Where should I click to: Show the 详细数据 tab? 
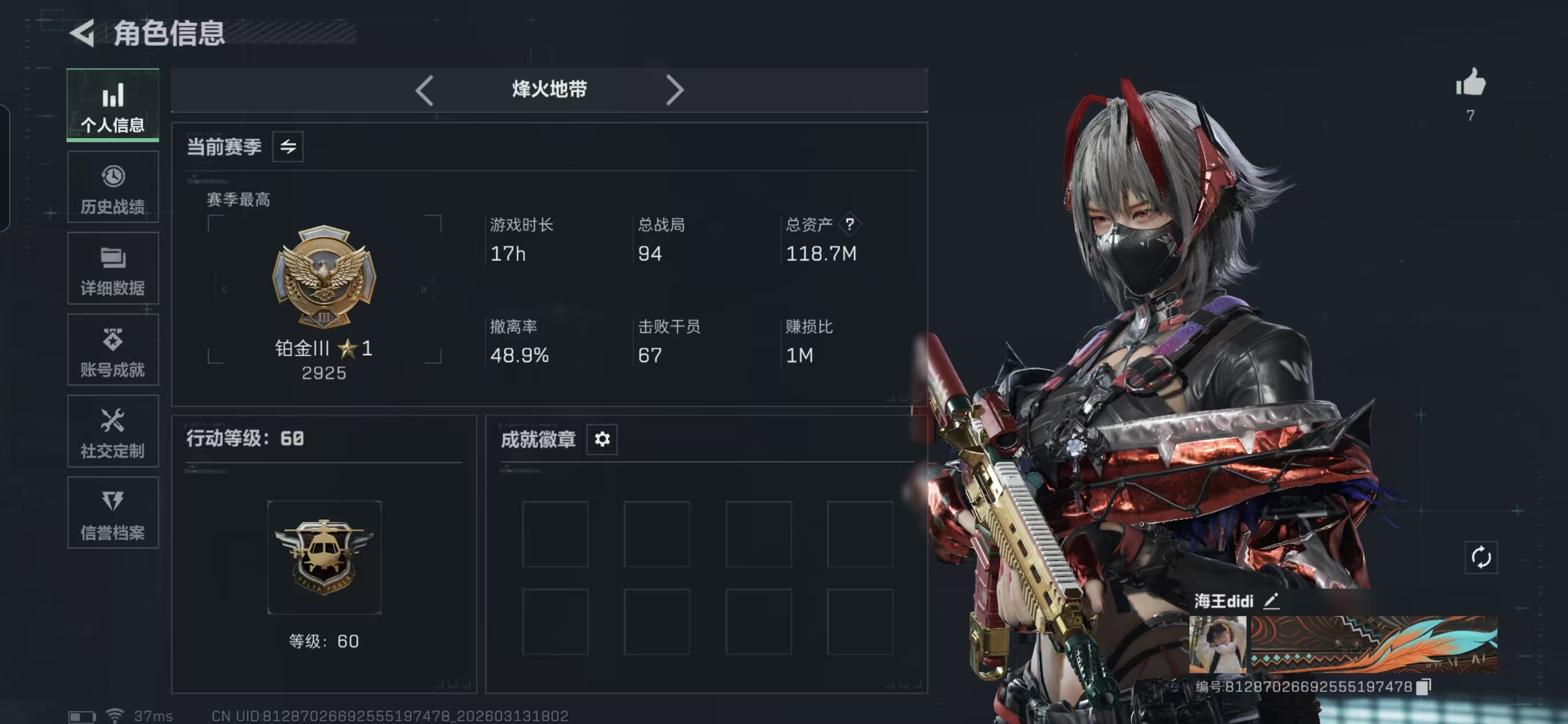(x=112, y=270)
